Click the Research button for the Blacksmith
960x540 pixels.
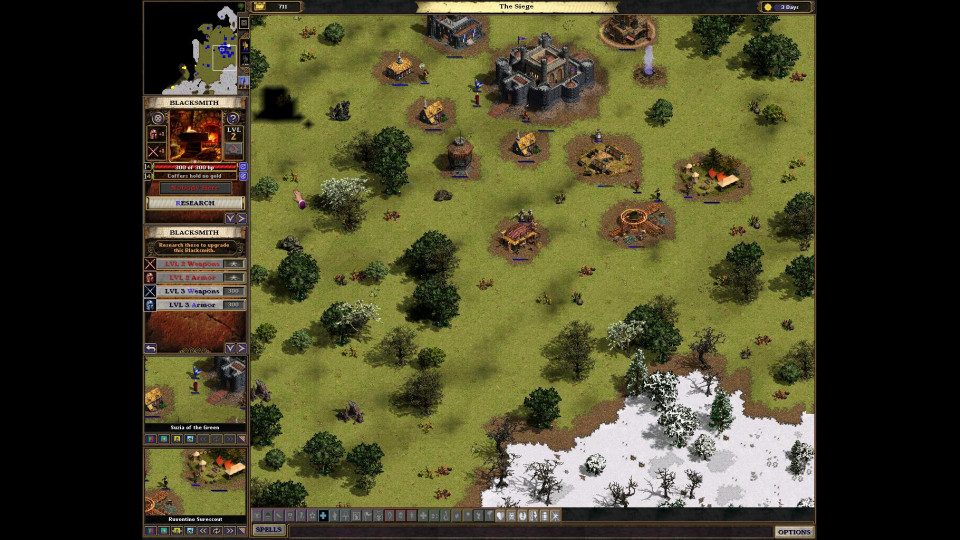coord(195,203)
